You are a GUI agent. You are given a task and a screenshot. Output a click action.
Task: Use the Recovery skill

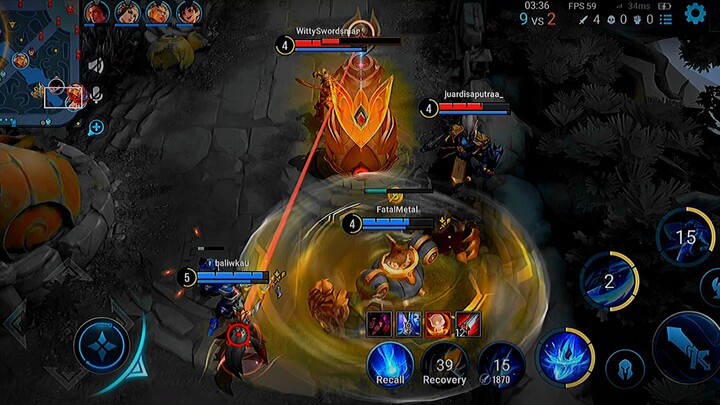445,364
